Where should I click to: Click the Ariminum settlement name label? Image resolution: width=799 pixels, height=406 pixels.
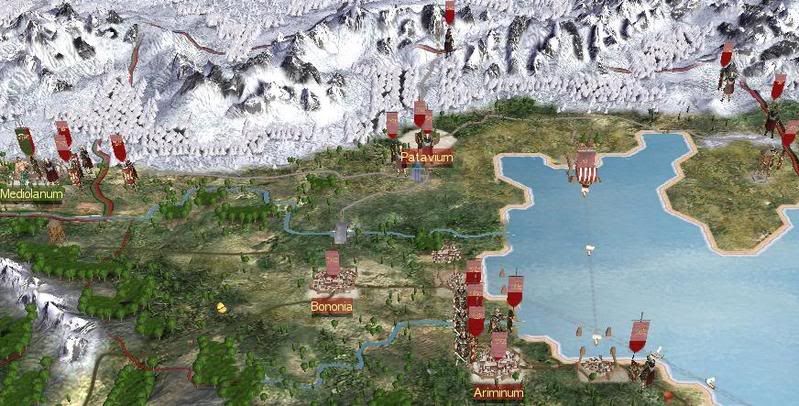click(497, 391)
